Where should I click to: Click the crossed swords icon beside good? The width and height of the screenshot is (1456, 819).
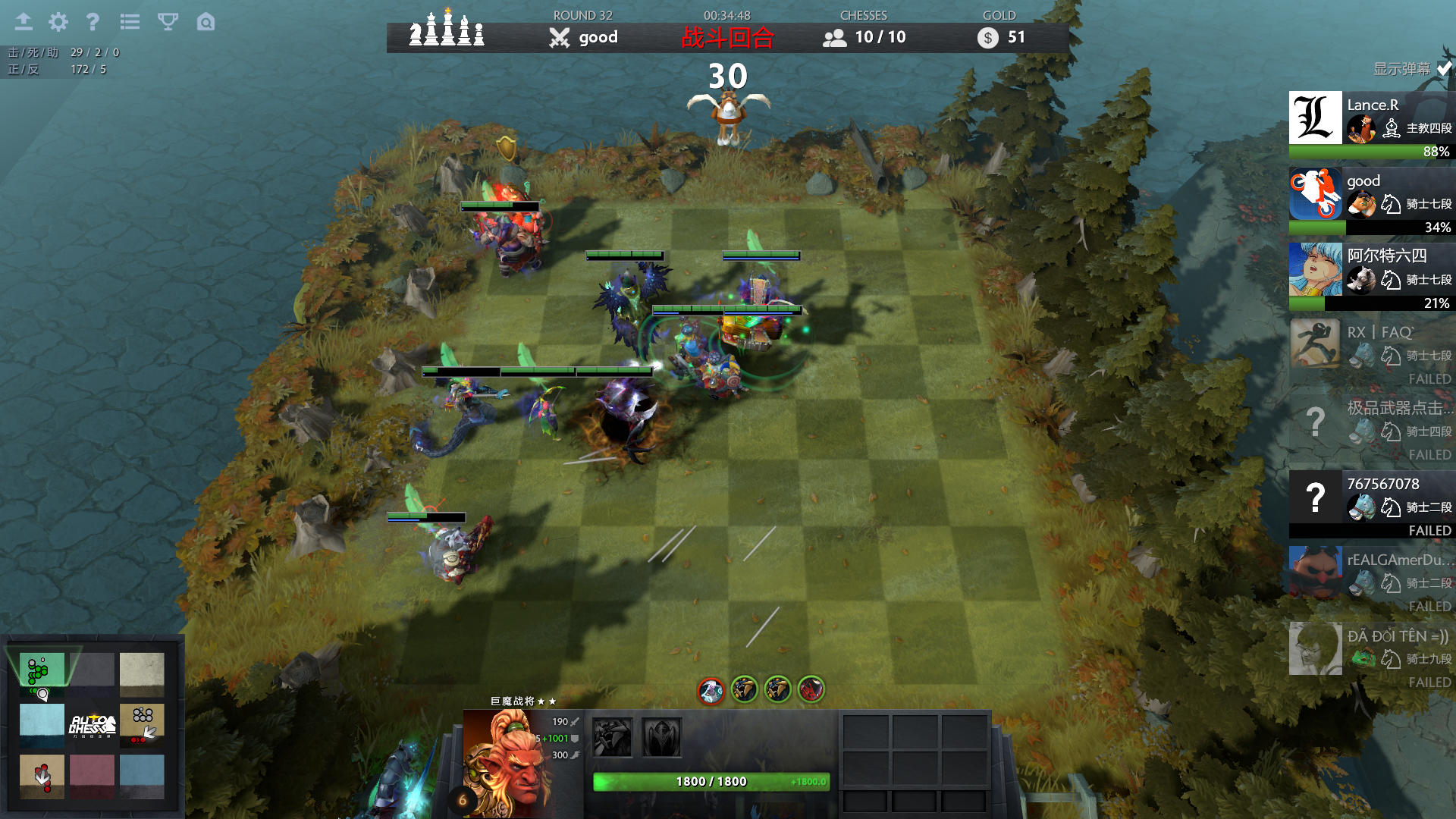click(560, 36)
